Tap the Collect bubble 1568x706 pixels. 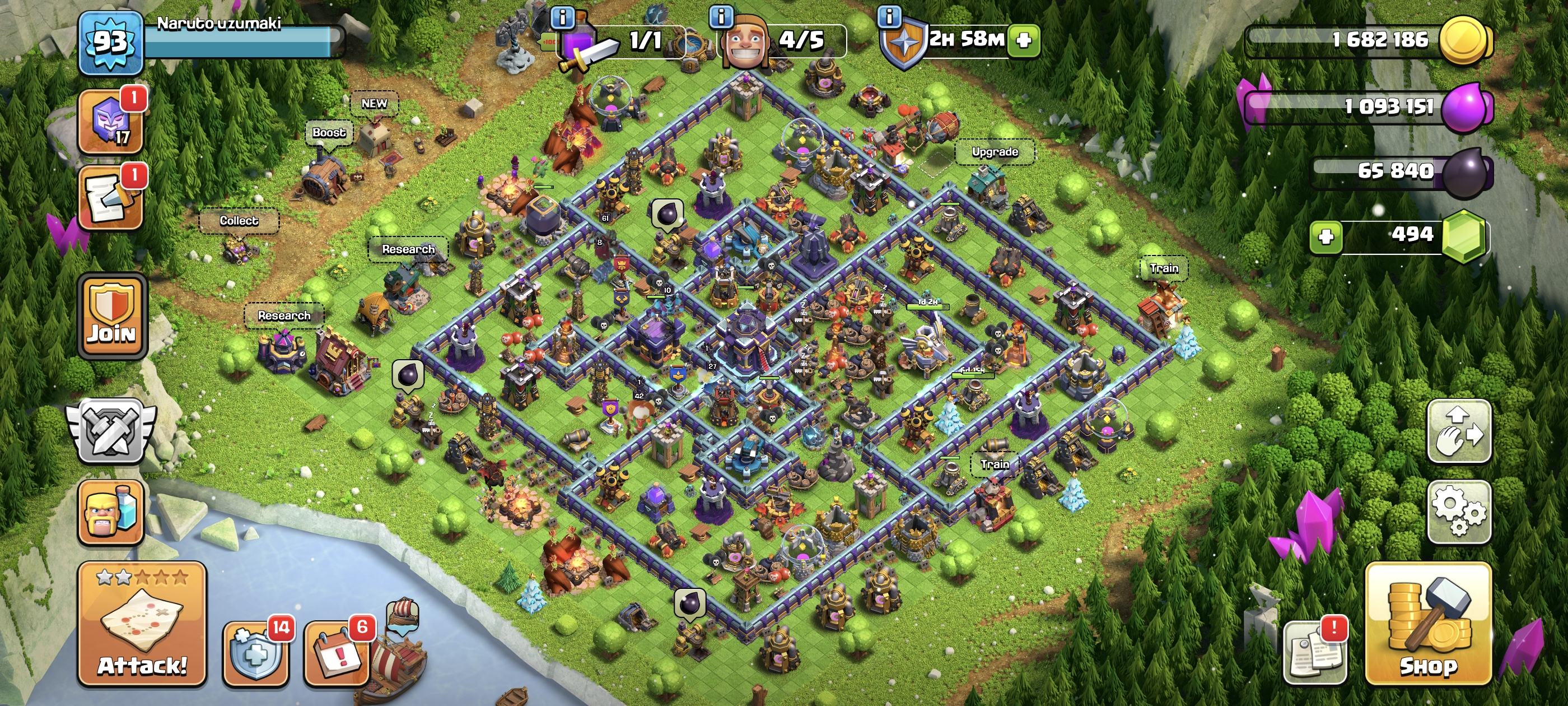(239, 221)
